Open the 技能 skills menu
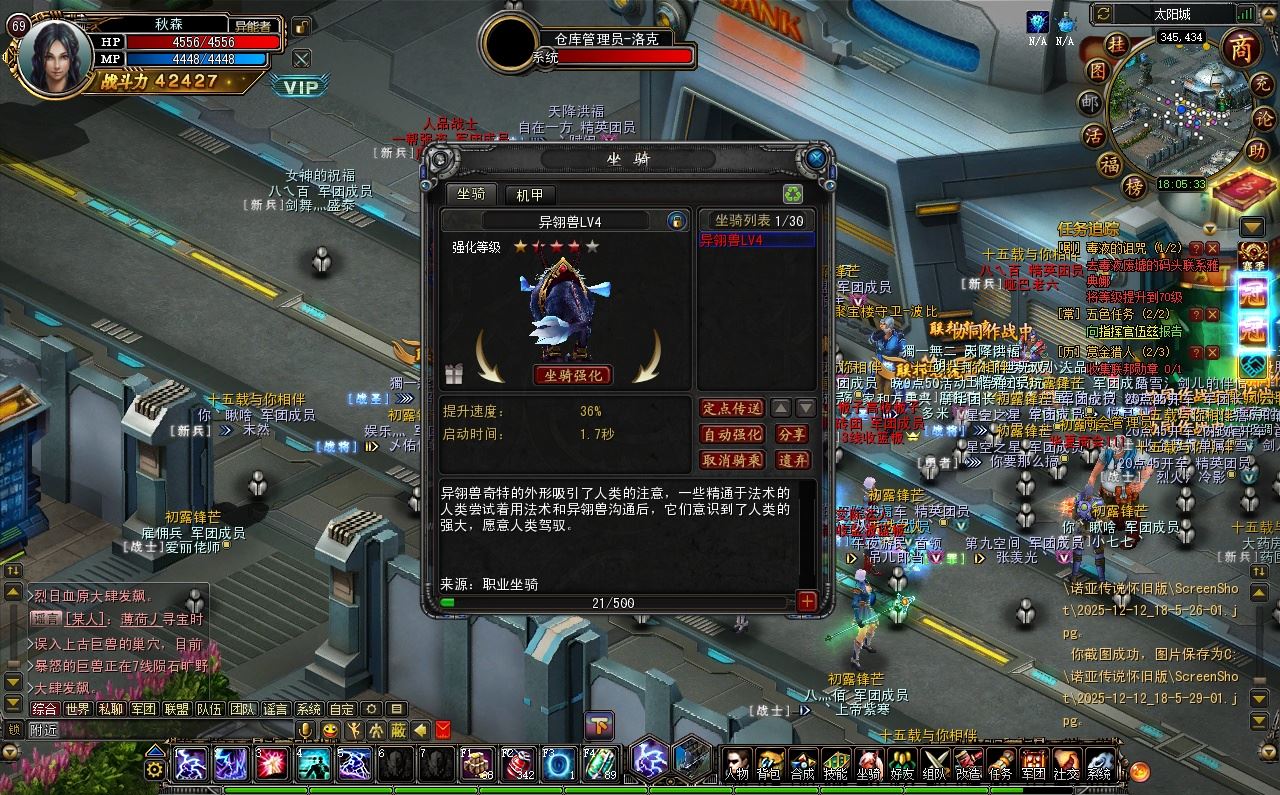 (x=835, y=765)
